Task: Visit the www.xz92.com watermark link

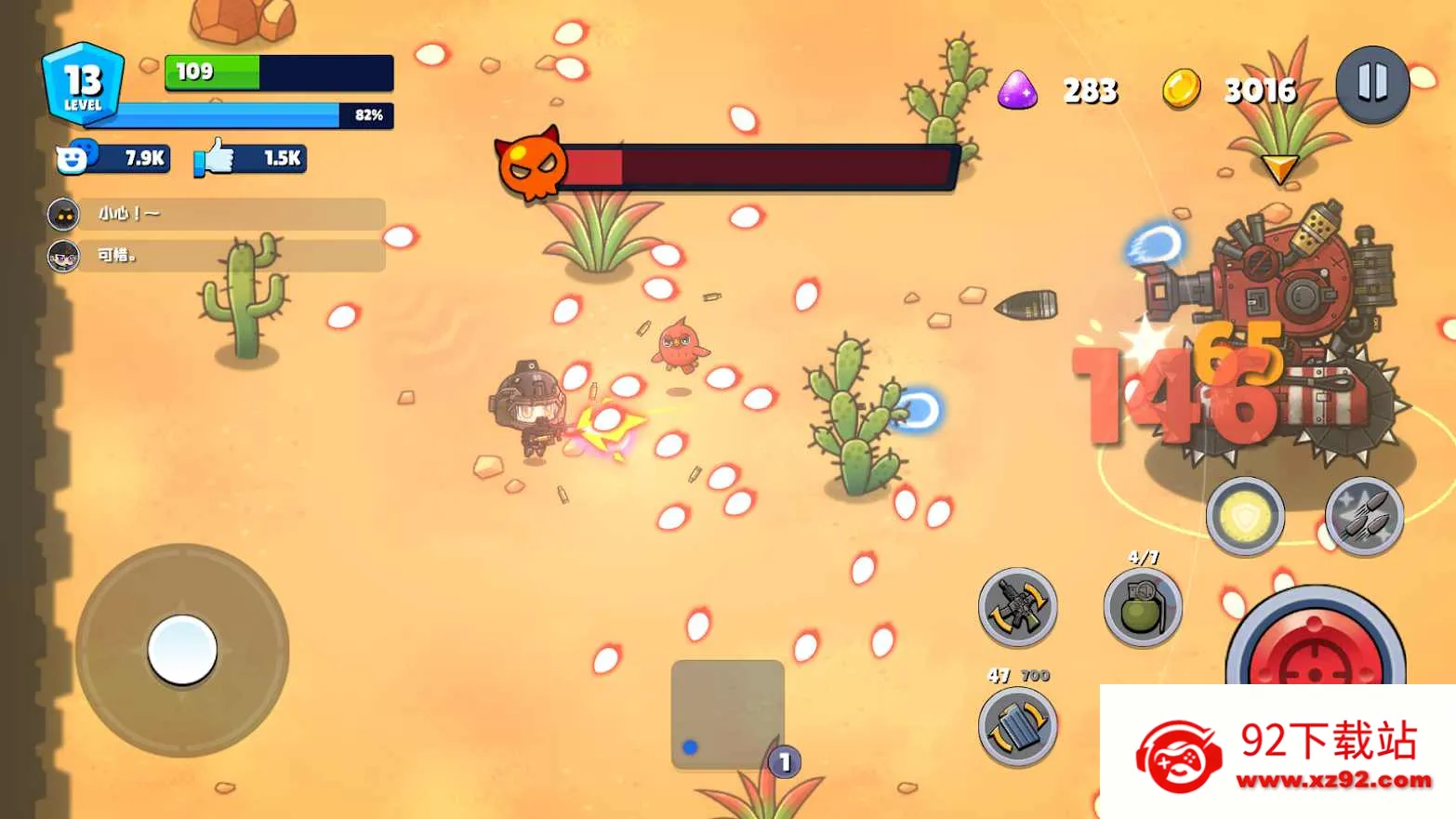Action: pyautogui.click(x=1333, y=780)
